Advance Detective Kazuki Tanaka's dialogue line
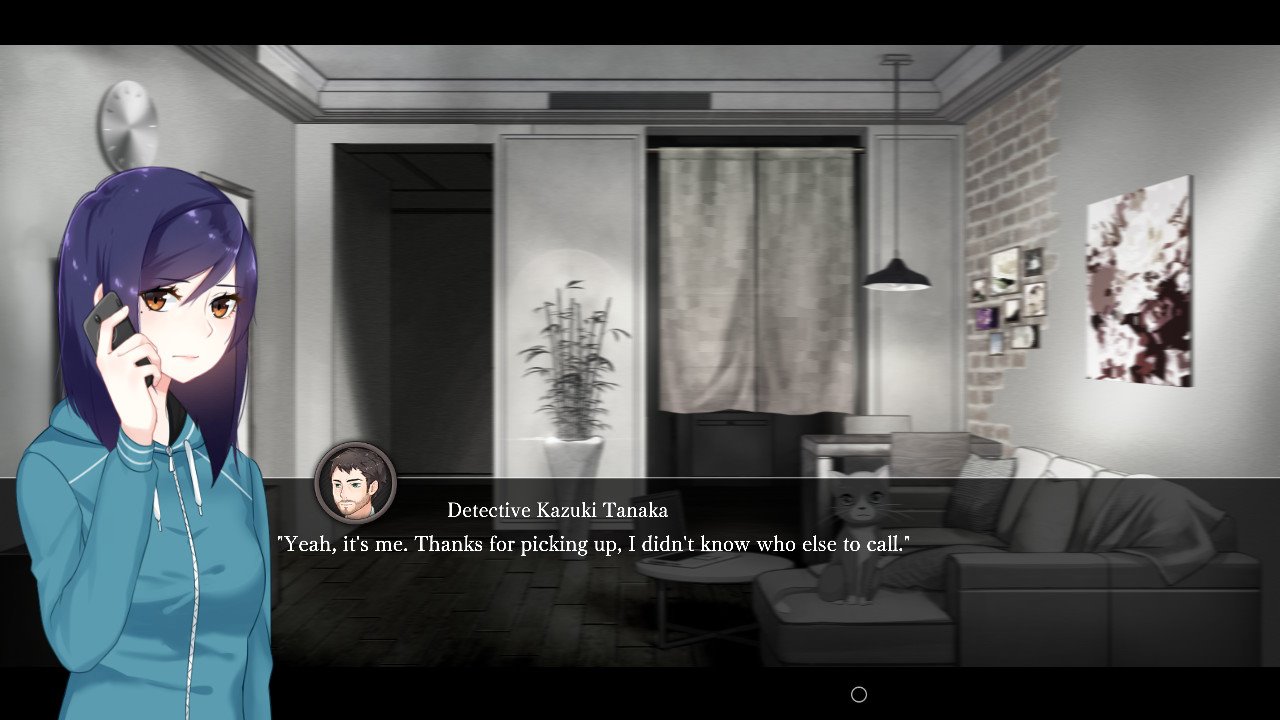The image size is (1280, 720). tap(593, 545)
